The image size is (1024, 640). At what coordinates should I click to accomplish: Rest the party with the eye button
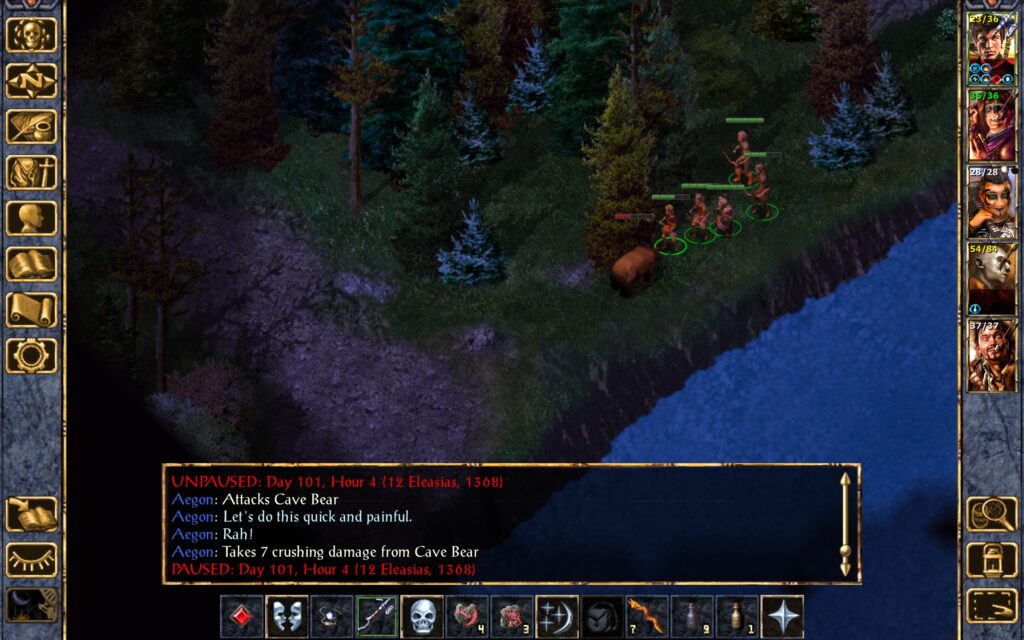click(x=32, y=560)
